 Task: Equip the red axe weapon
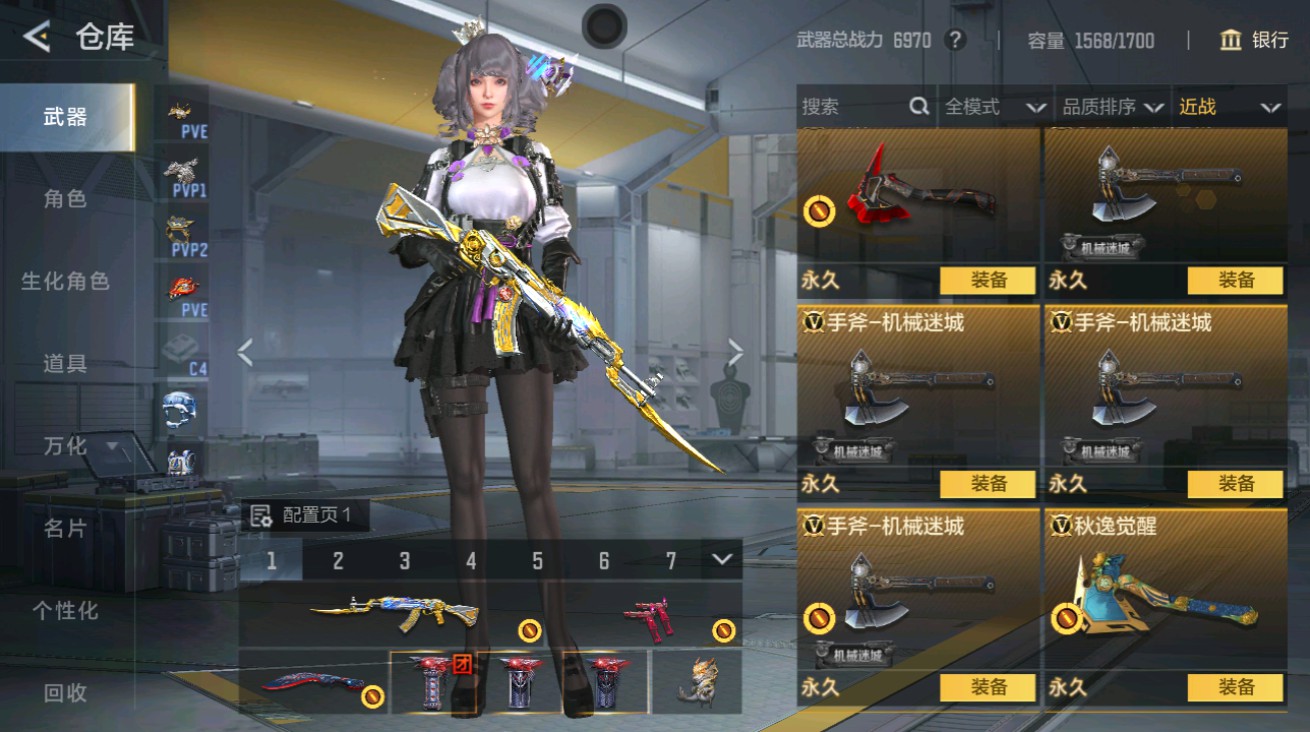987,281
